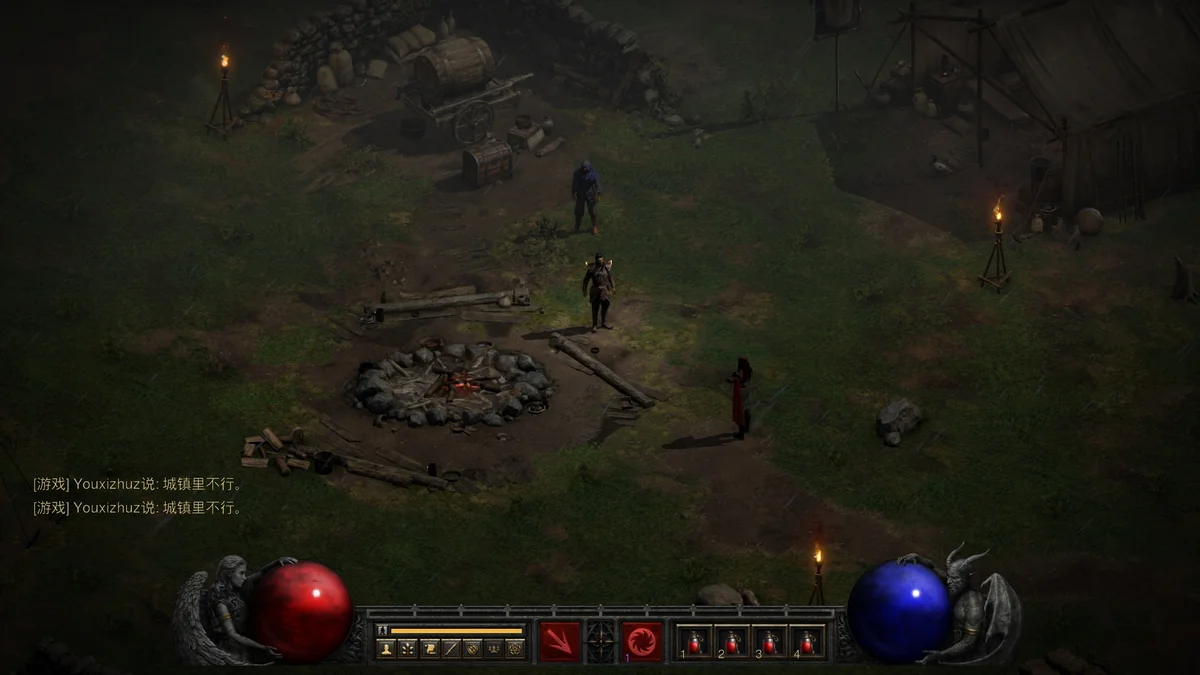
Task: Use the healing potion in belt slot 4
Action: (807, 642)
